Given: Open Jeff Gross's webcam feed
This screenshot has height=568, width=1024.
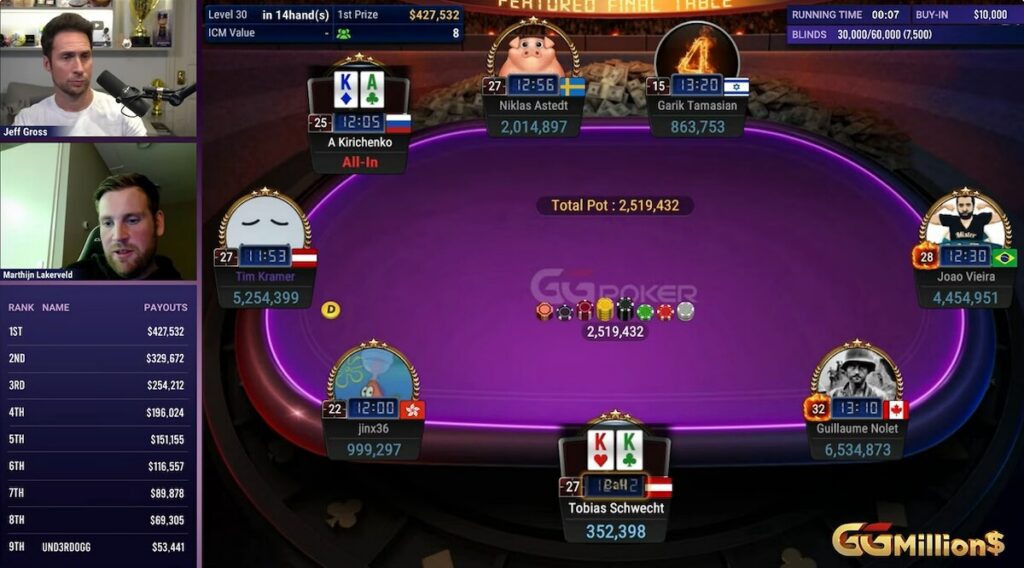Looking at the screenshot, I should click(x=98, y=69).
